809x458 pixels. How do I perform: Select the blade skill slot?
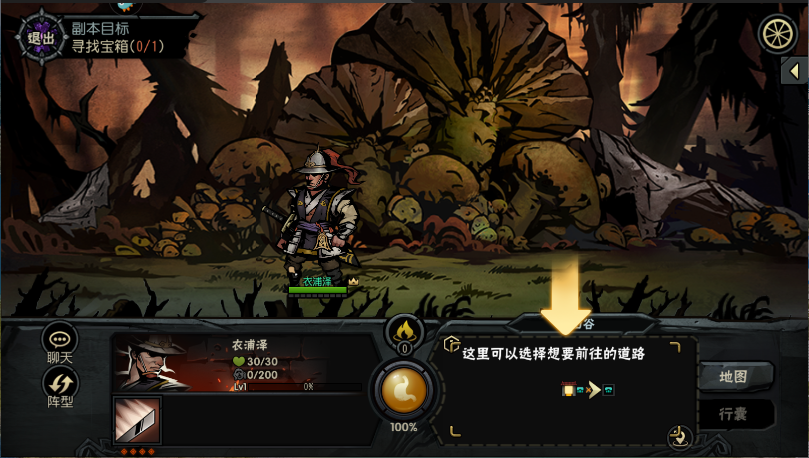click(x=135, y=419)
